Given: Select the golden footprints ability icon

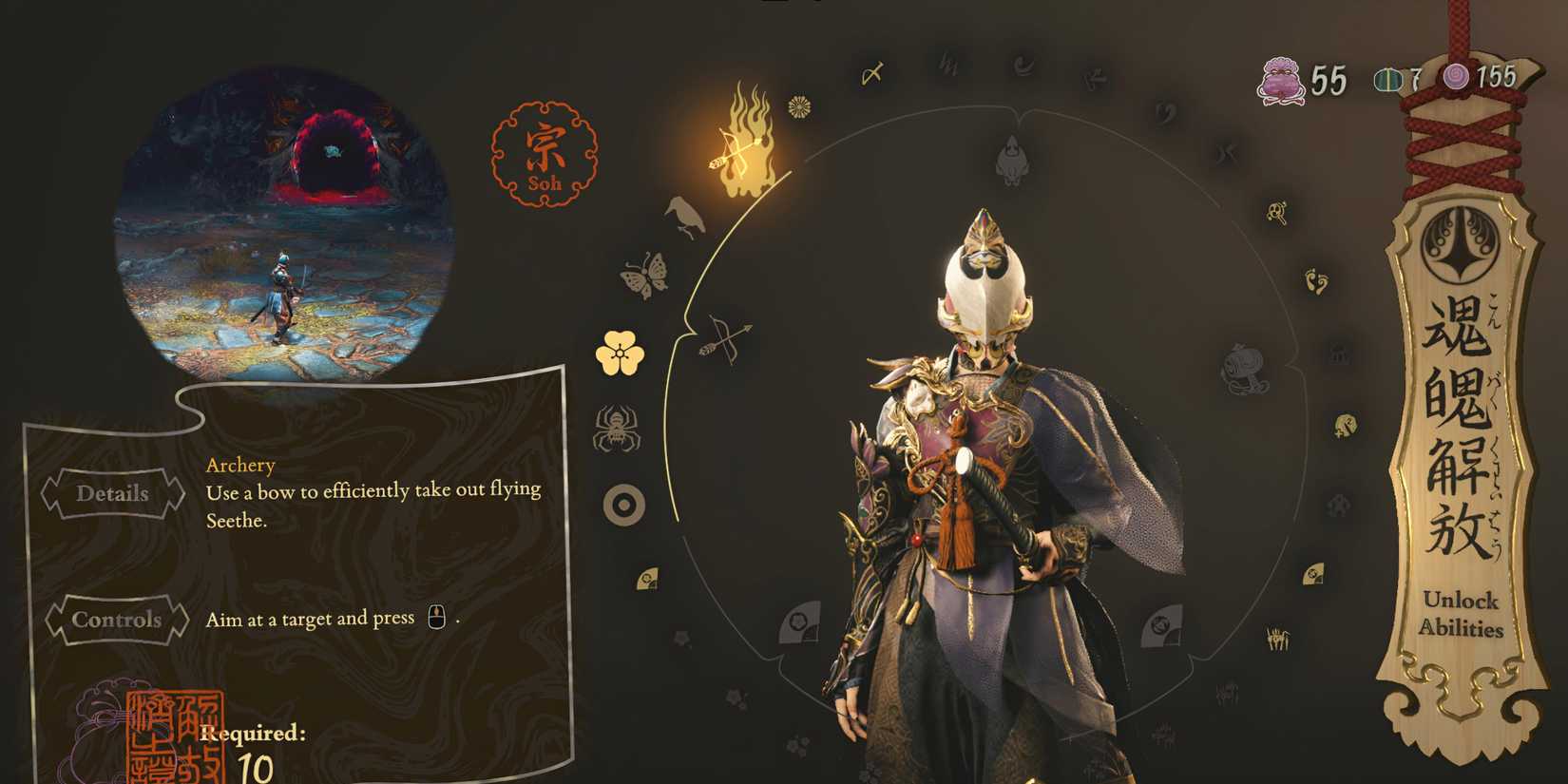Looking at the screenshot, I should point(1316,283).
